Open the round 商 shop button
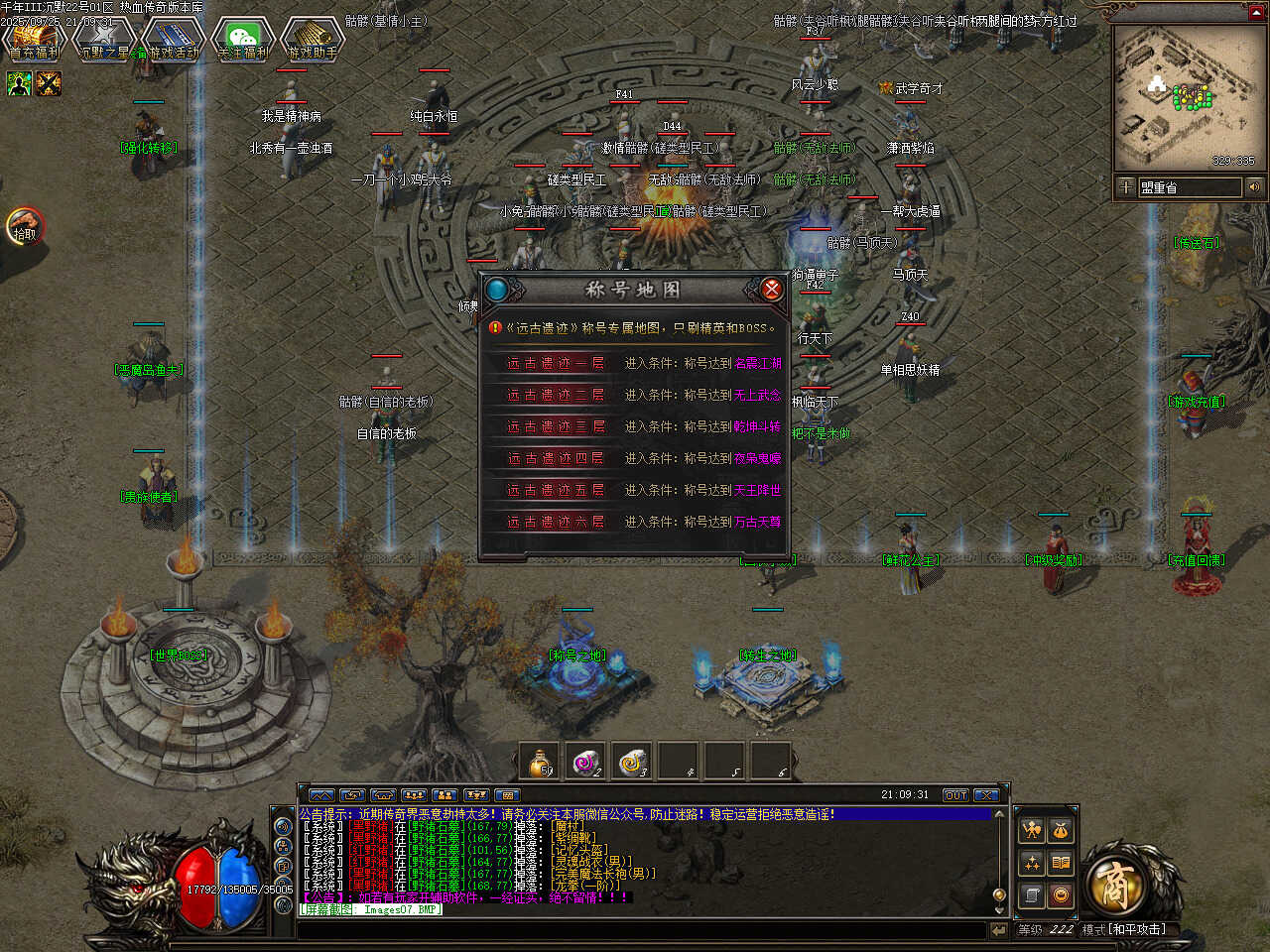 [x=1114, y=885]
